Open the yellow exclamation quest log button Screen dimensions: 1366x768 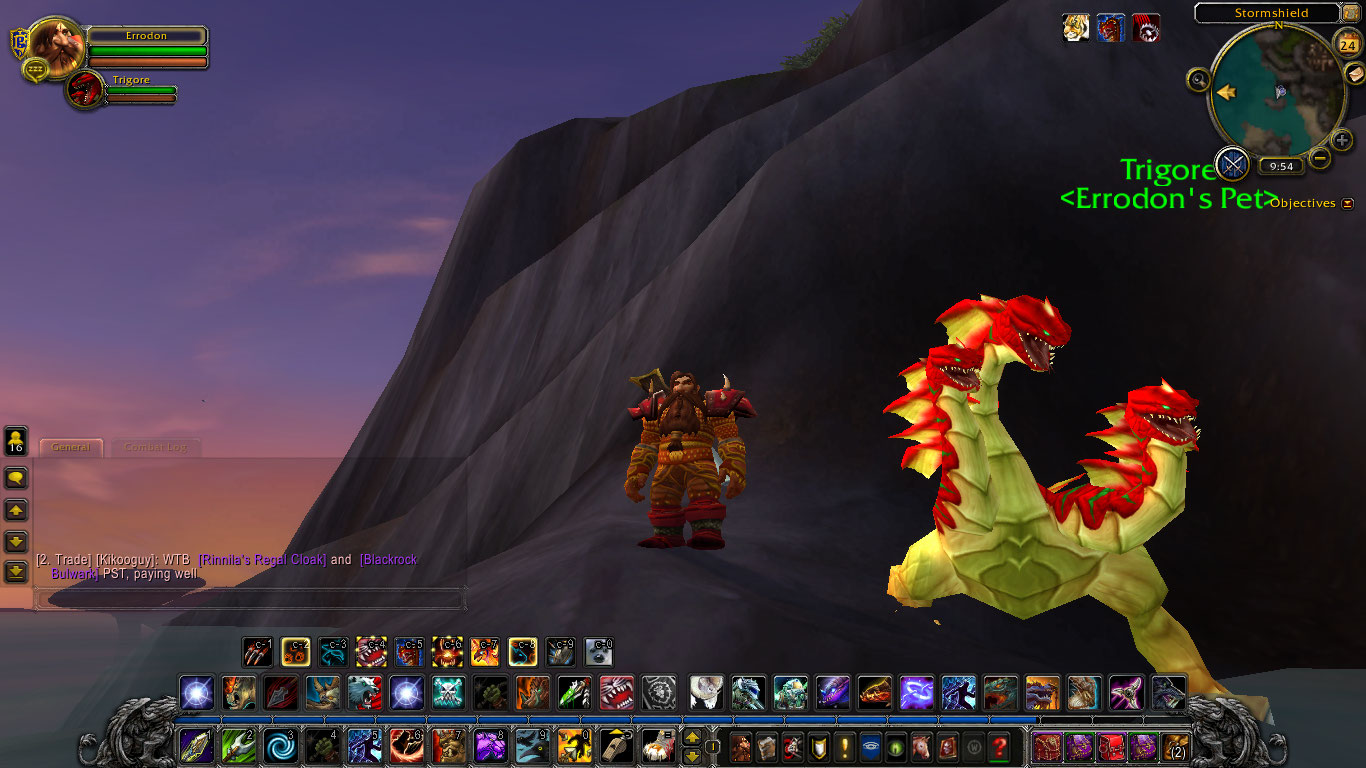point(845,747)
